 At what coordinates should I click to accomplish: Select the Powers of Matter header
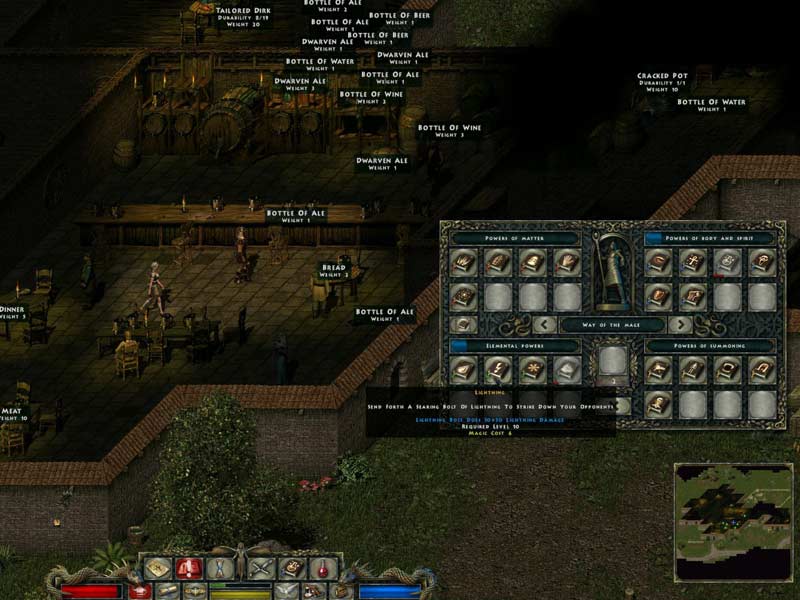point(515,239)
